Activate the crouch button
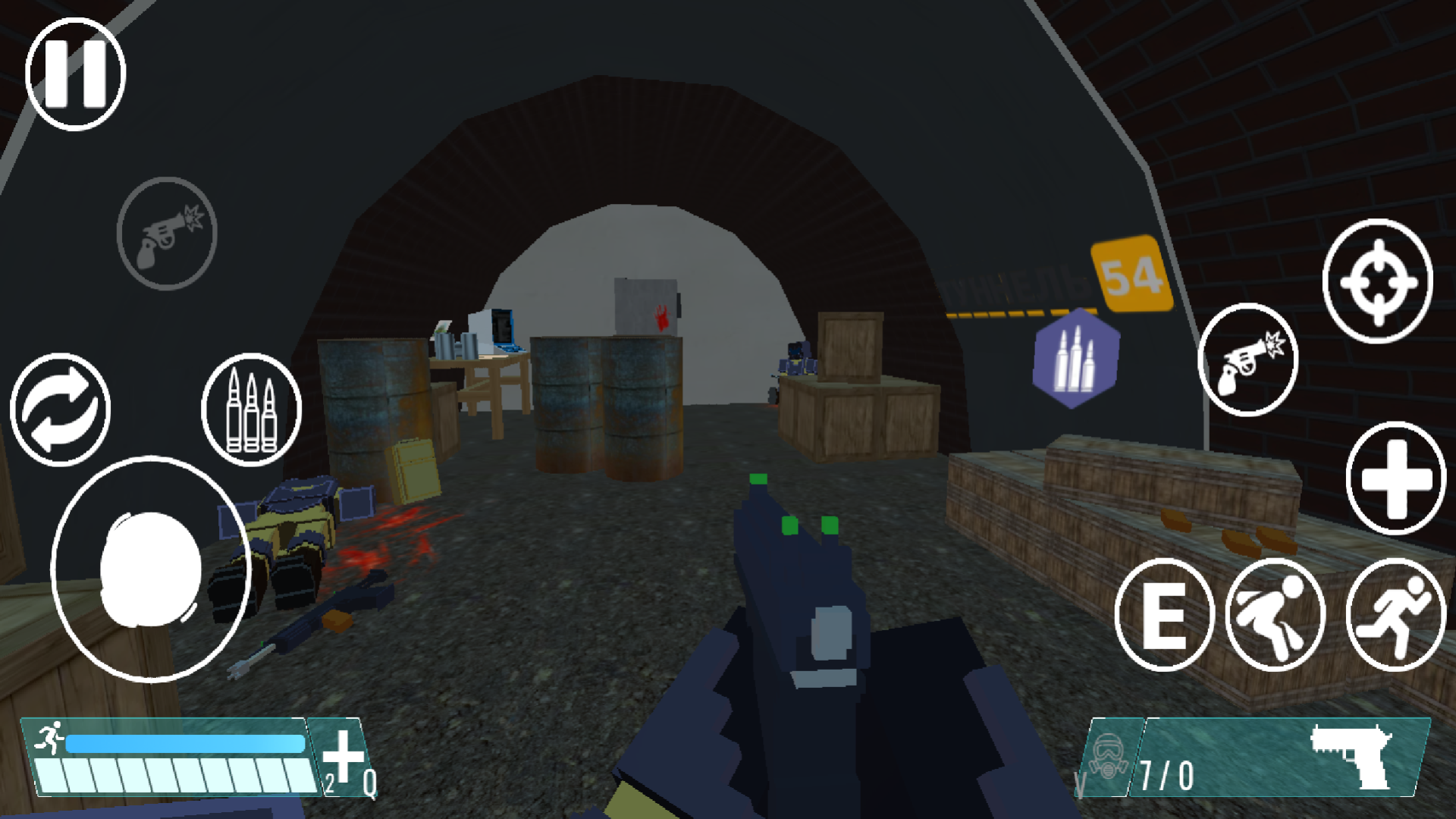Screen dimensions: 1456x819 coord(1275,614)
